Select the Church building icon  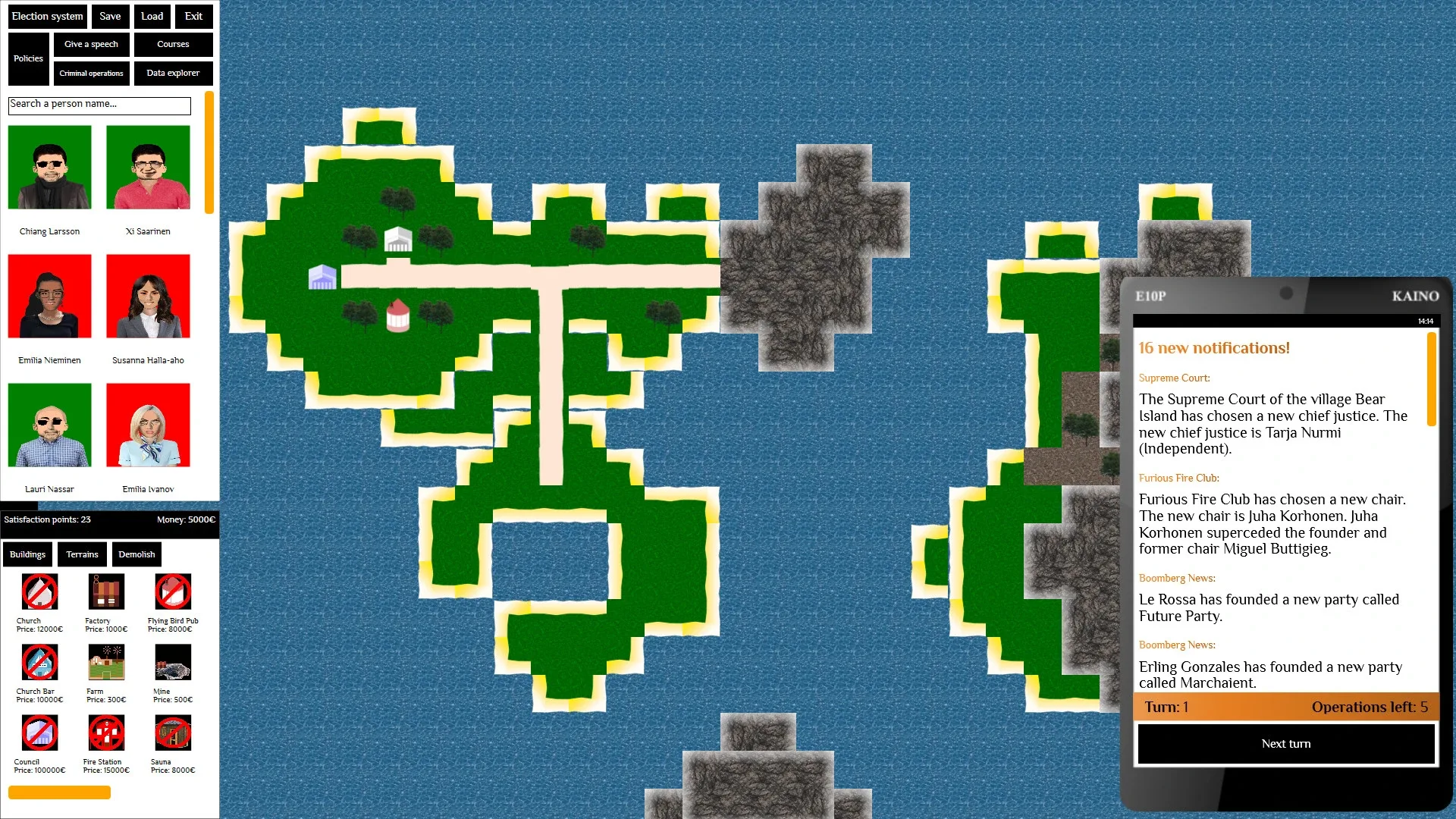pyautogui.click(x=39, y=592)
